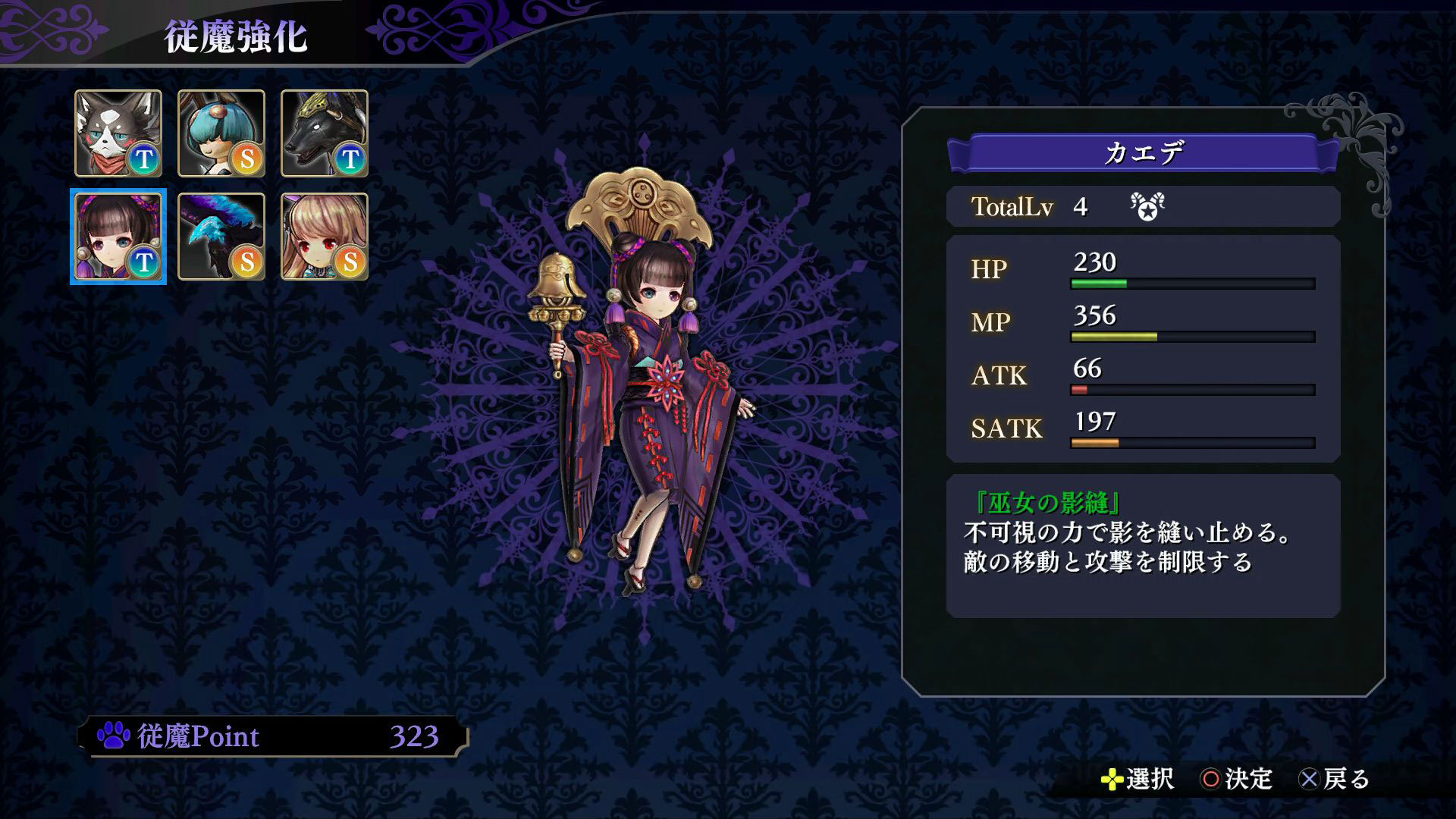
Task: Select the white wolf with red scarf portrait
Action: coord(118,133)
